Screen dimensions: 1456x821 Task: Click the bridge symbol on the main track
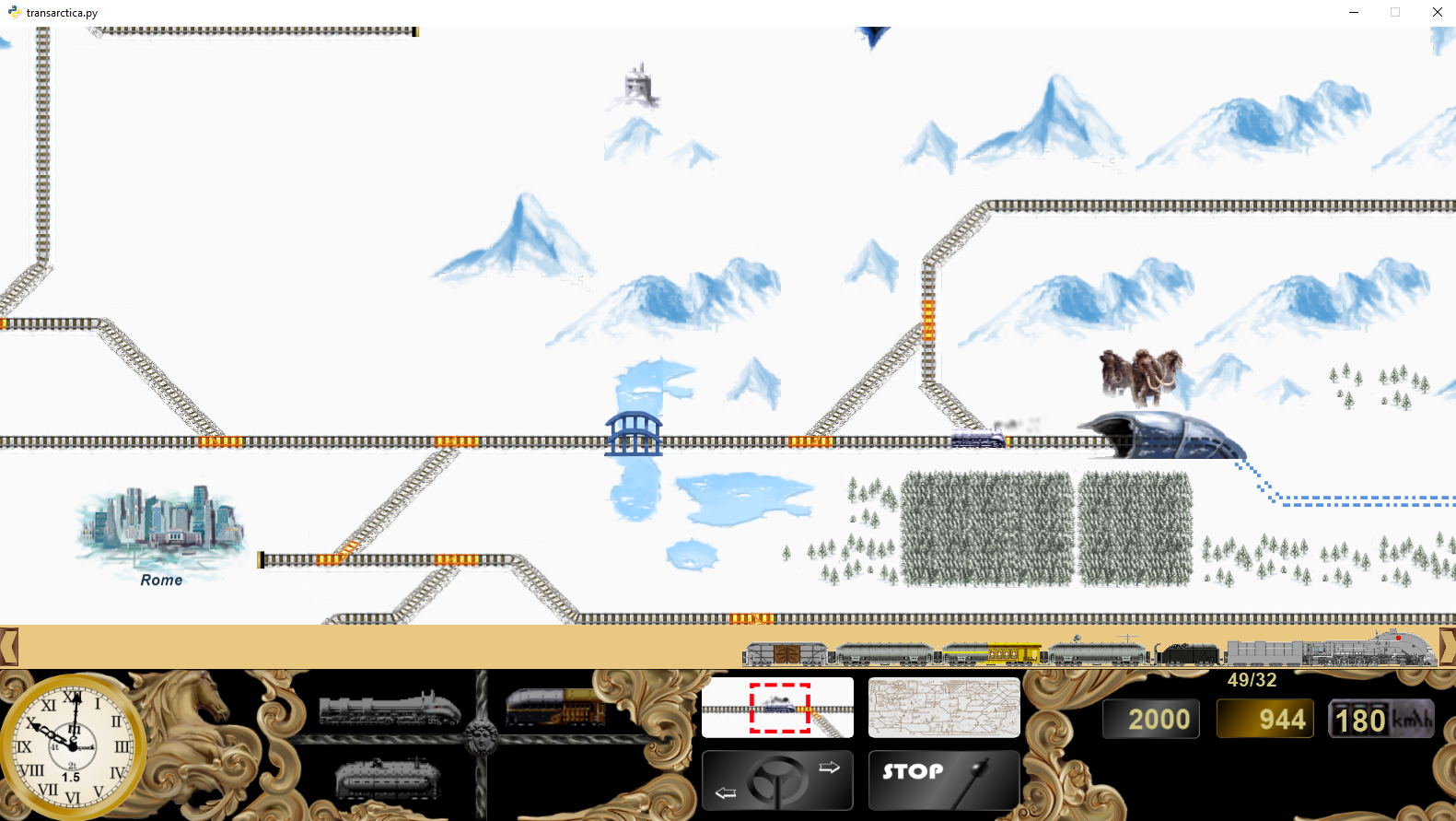(634, 433)
